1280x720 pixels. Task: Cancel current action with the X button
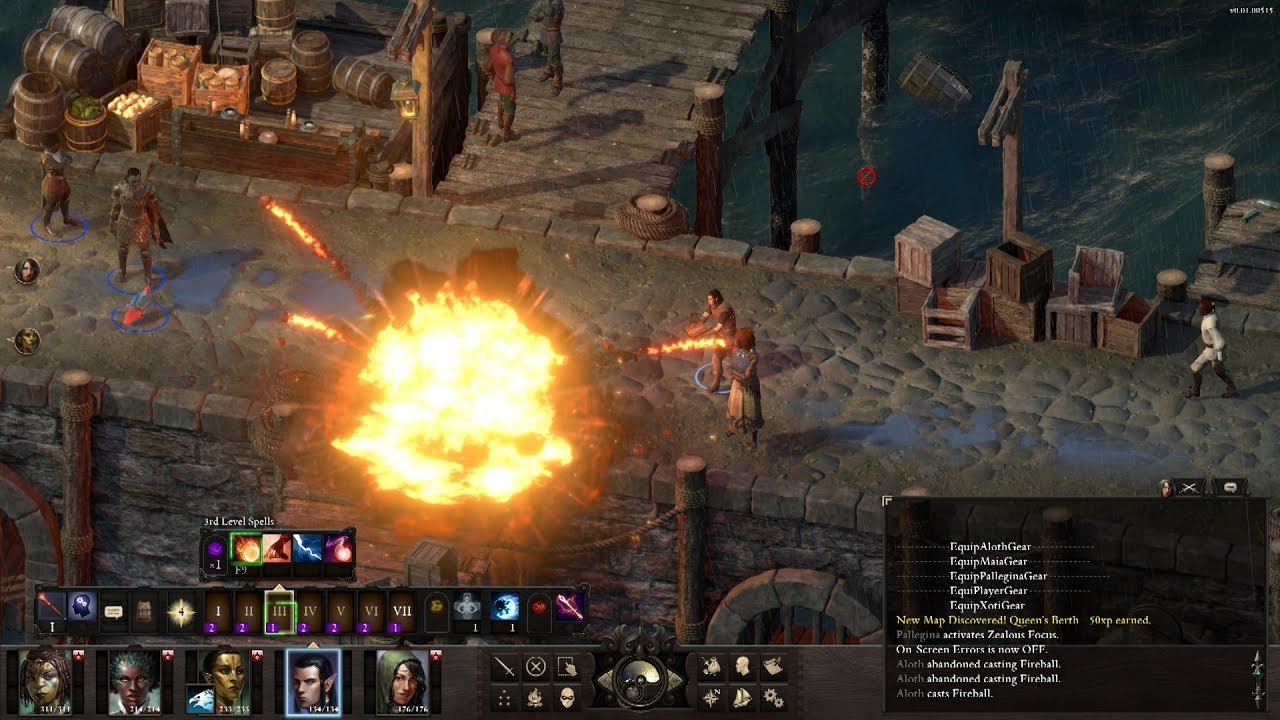tap(534, 667)
